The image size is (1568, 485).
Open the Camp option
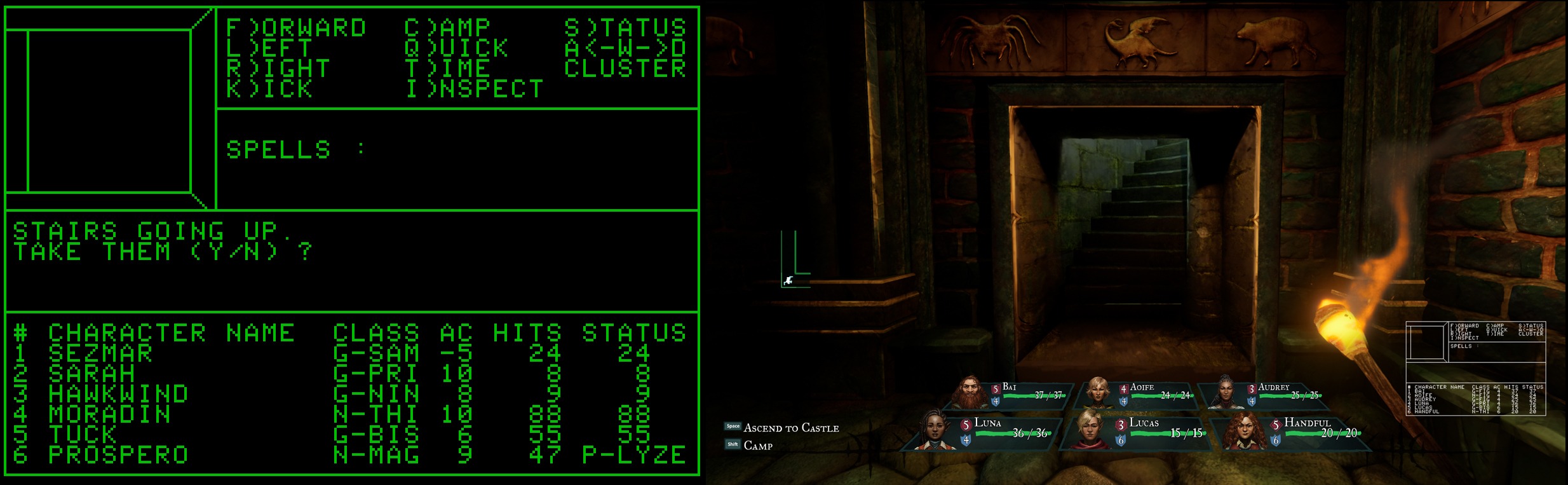pyautogui.click(x=757, y=446)
